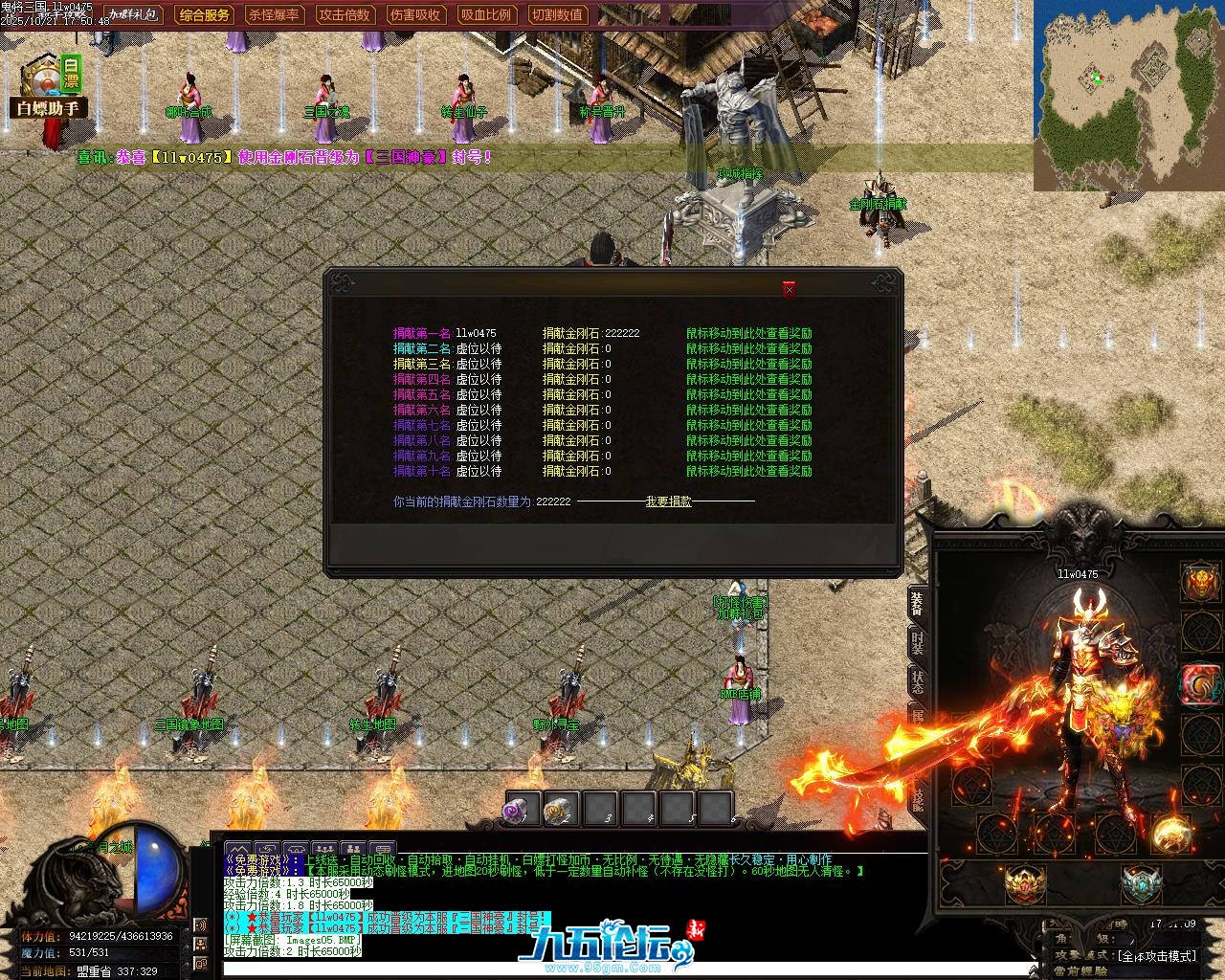
Task: View the reward text for 捐献第一名
Action: (748, 334)
